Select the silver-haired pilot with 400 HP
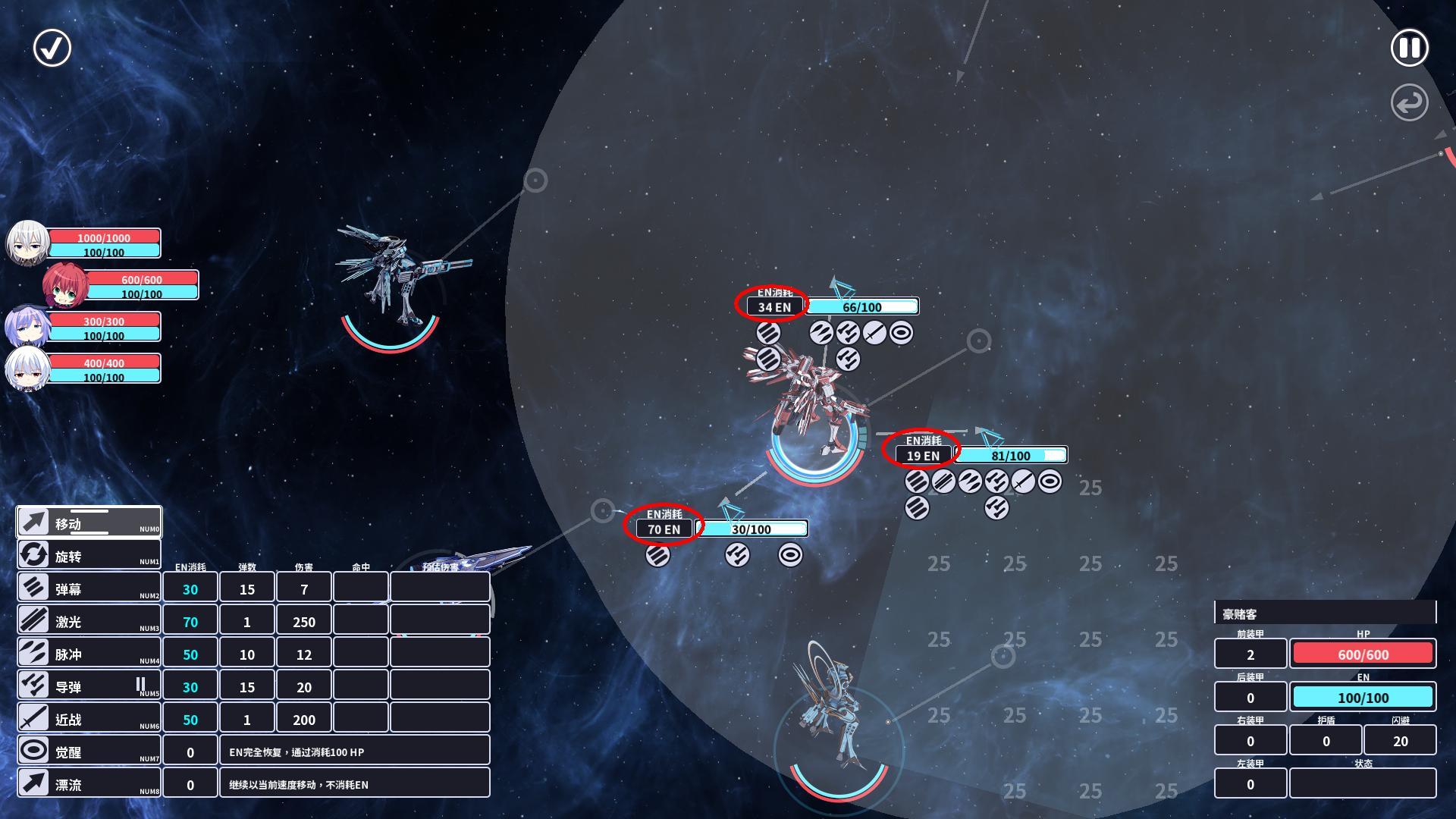The height and width of the screenshot is (819, 1456). (x=28, y=369)
